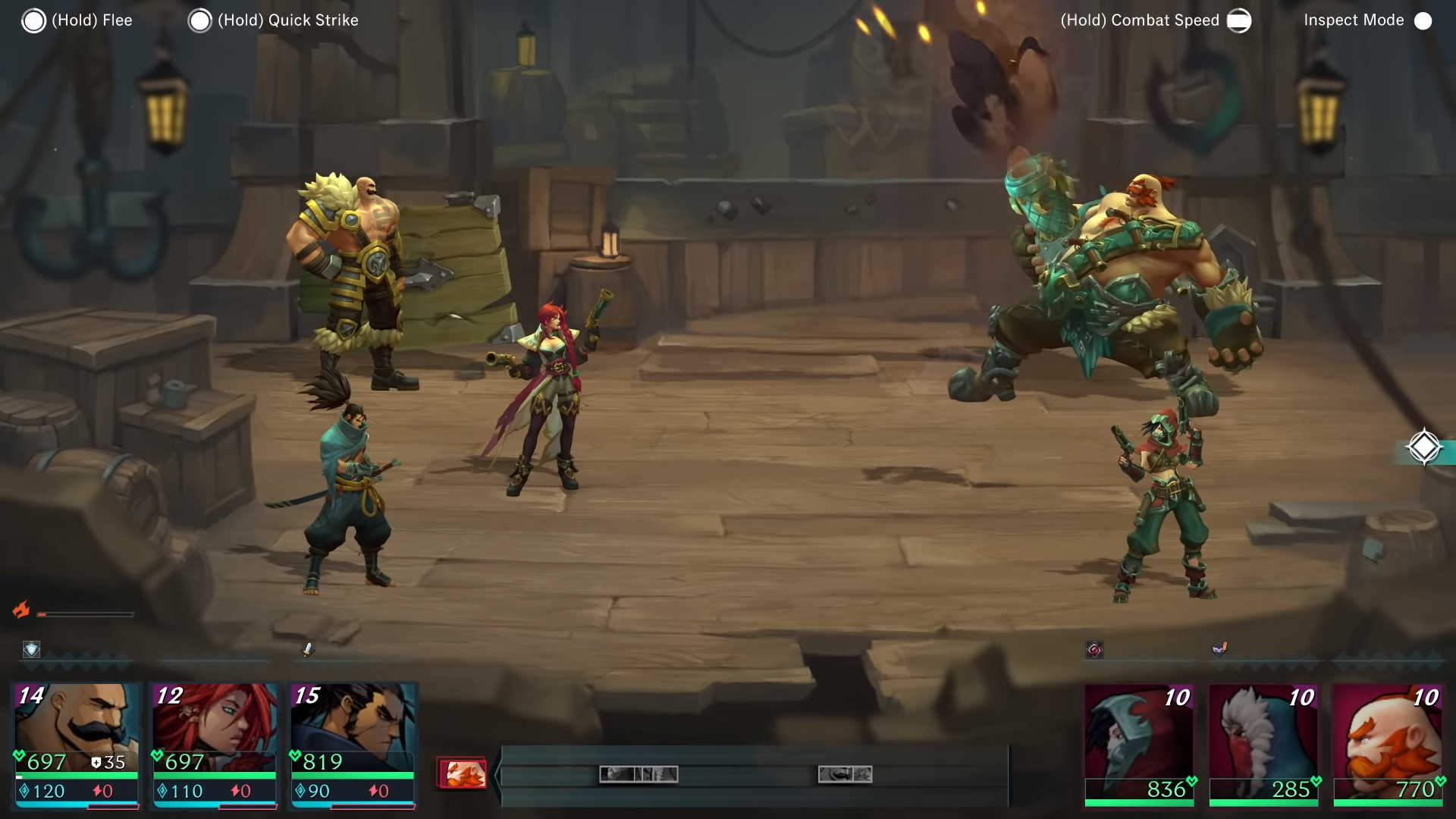Image resolution: width=1456 pixels, height=819 pixels.
Task: Inspect the sword status icon above Yasuo's portrait
Action: 308,649
